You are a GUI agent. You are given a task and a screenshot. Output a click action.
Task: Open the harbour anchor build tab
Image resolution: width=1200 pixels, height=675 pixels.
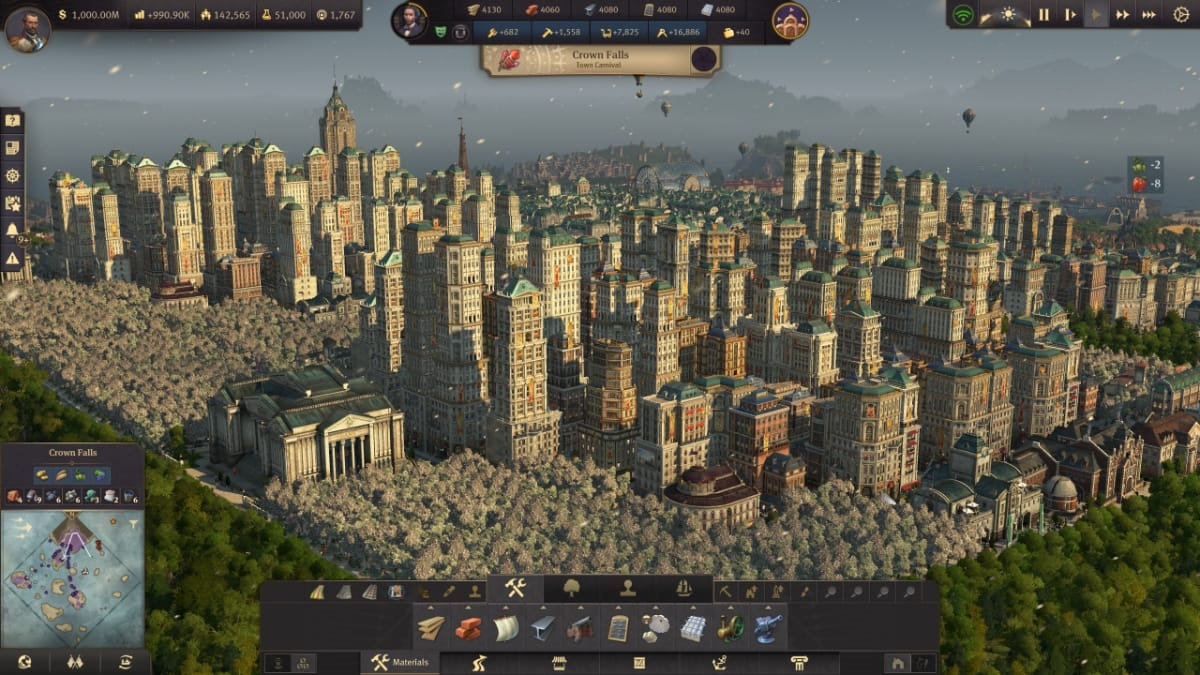click(x=719, y=662)
